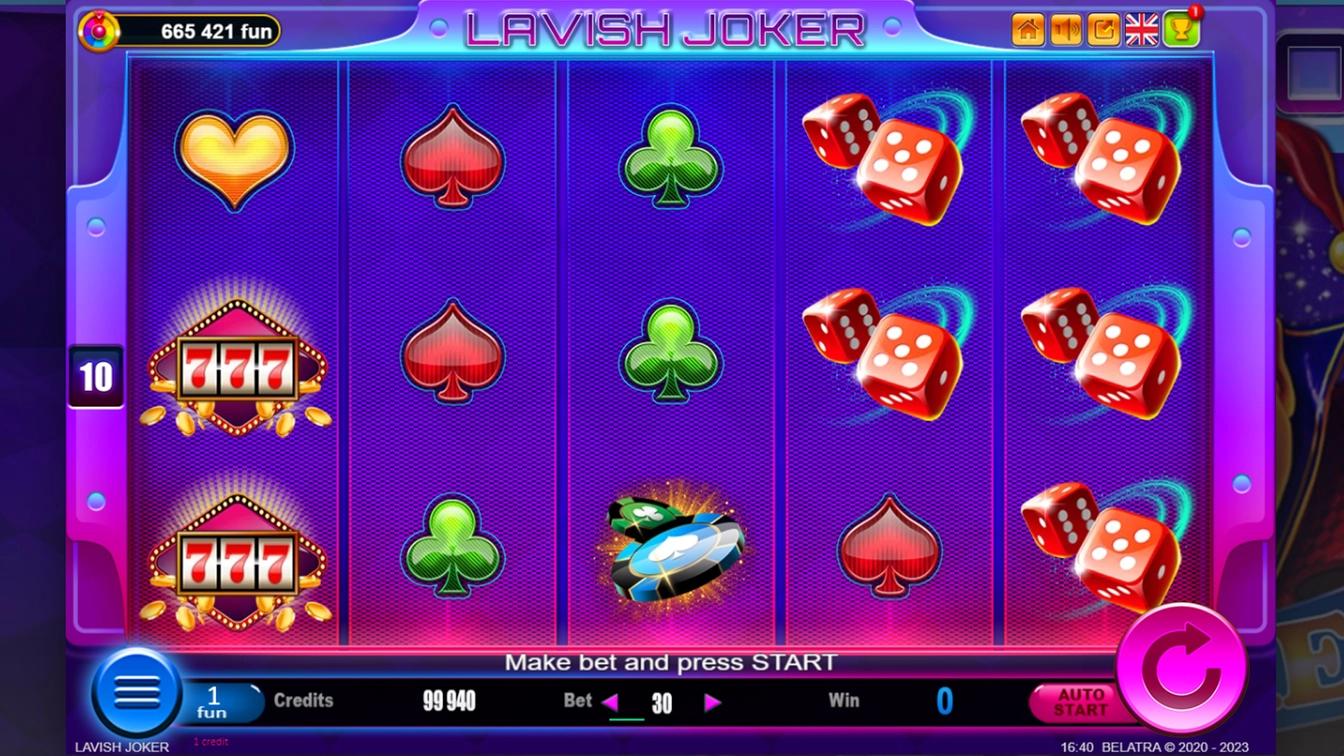Click the Credits label showing 99 940

[x=305, y=700]
